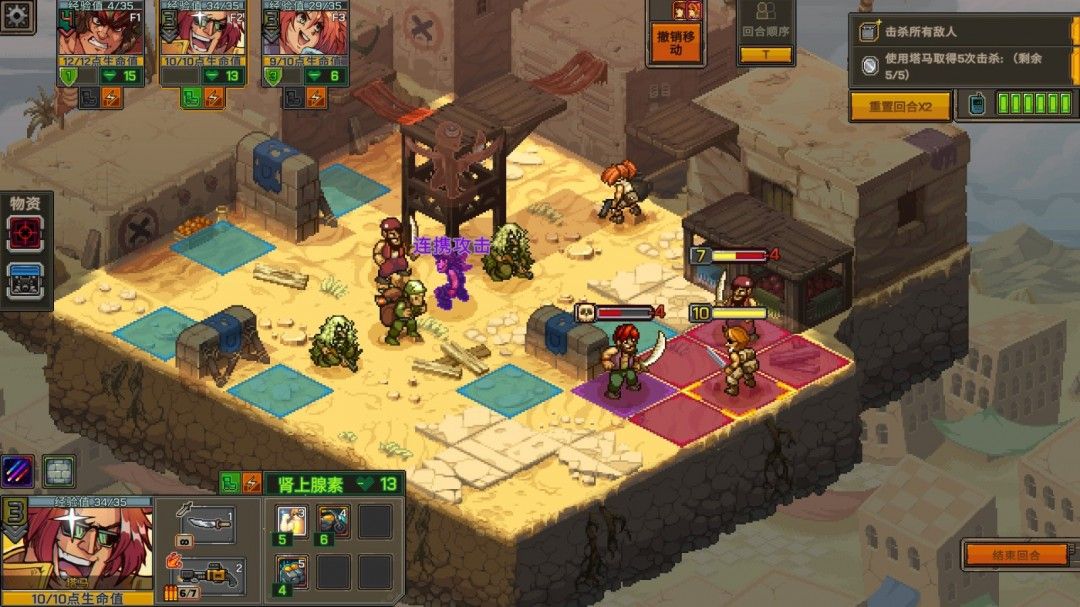1080x607 pixels.
Task: Open the gear settings menu
Action: [x=18, y=15]
